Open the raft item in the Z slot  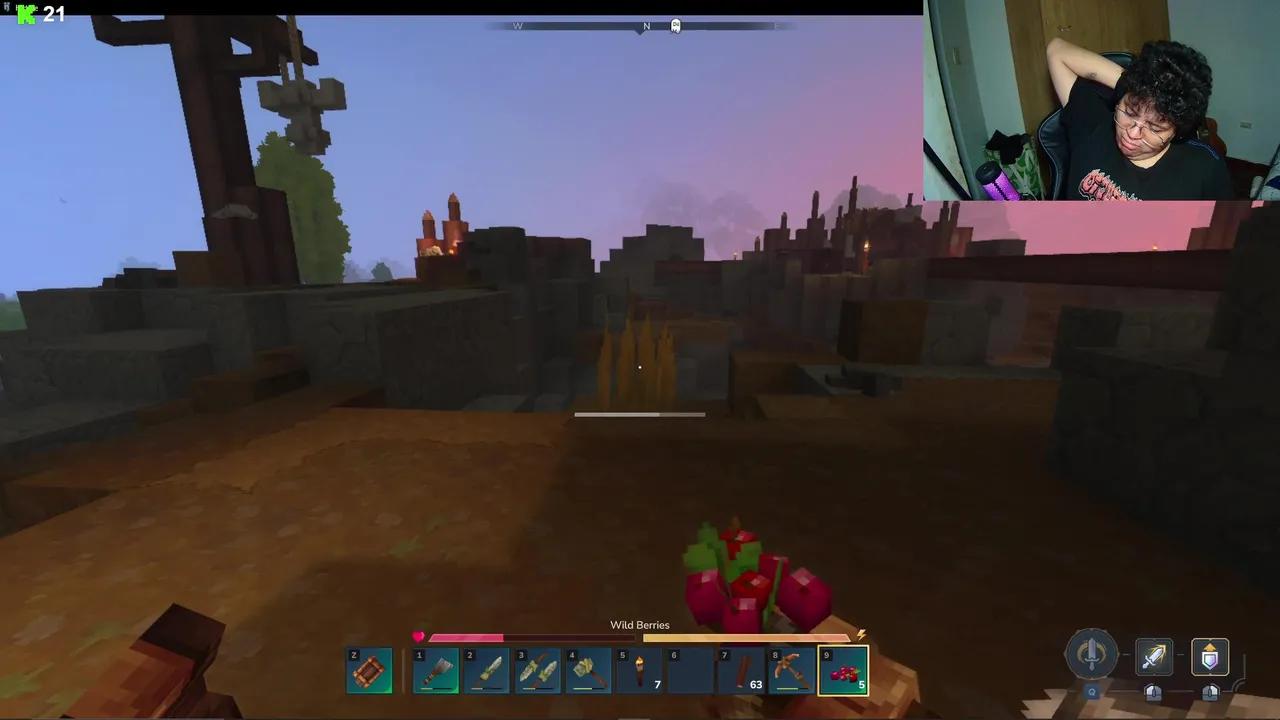pyautogui.click(x=369, y=668)
